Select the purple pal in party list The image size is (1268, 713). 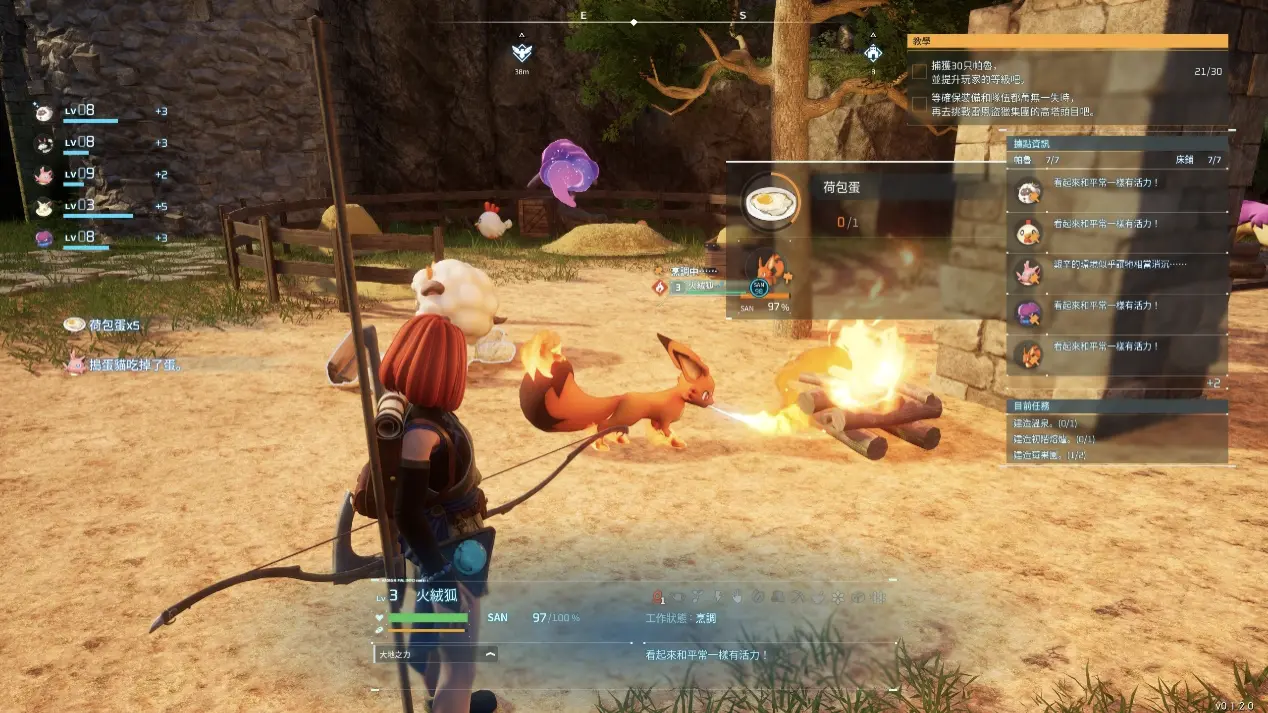pos(44,238)
